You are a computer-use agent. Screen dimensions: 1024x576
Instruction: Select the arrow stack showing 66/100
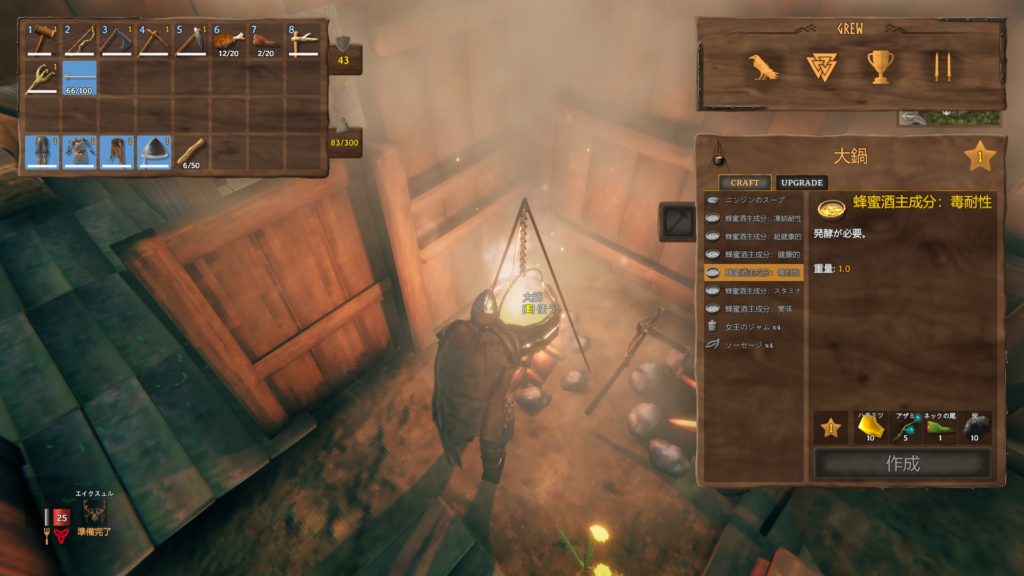click(80, 78)
